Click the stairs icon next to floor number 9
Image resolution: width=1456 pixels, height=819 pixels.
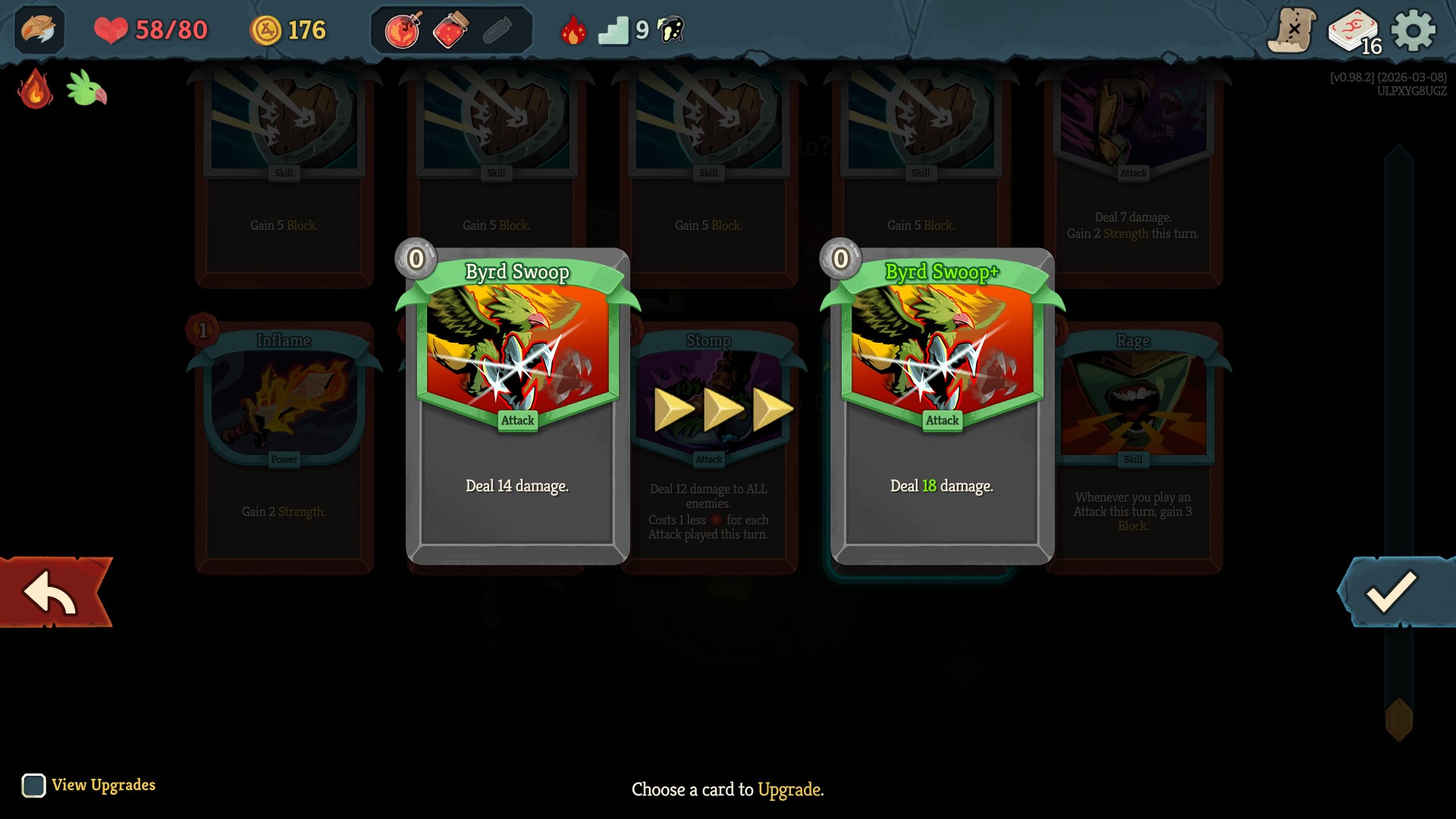(x=615, y=30)
